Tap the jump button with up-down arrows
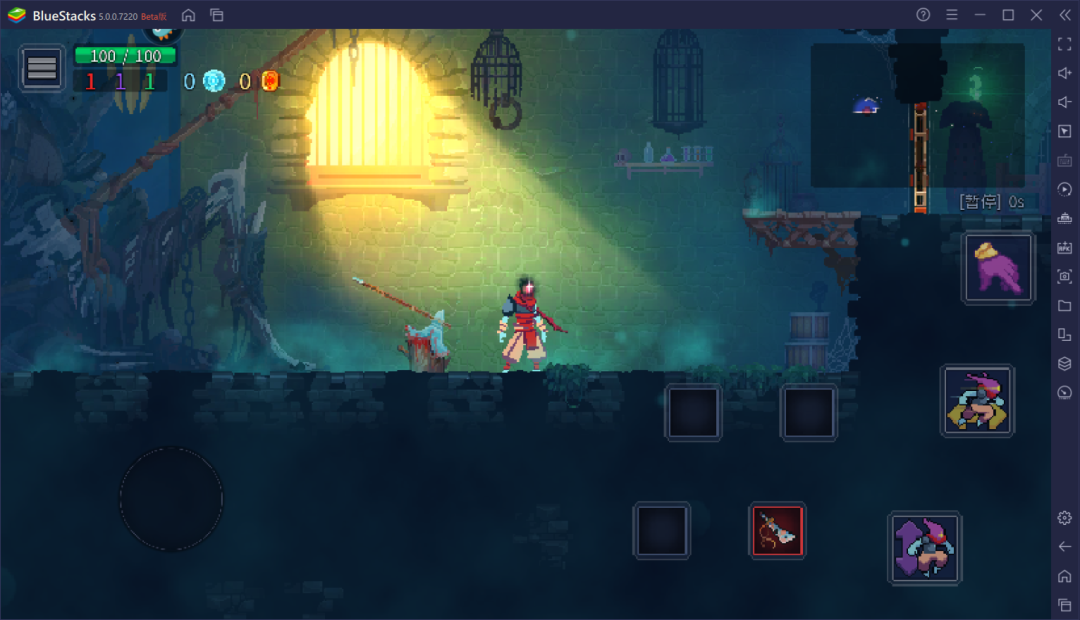The width and height of the screenshot is (1080, 620). [924, 547]
